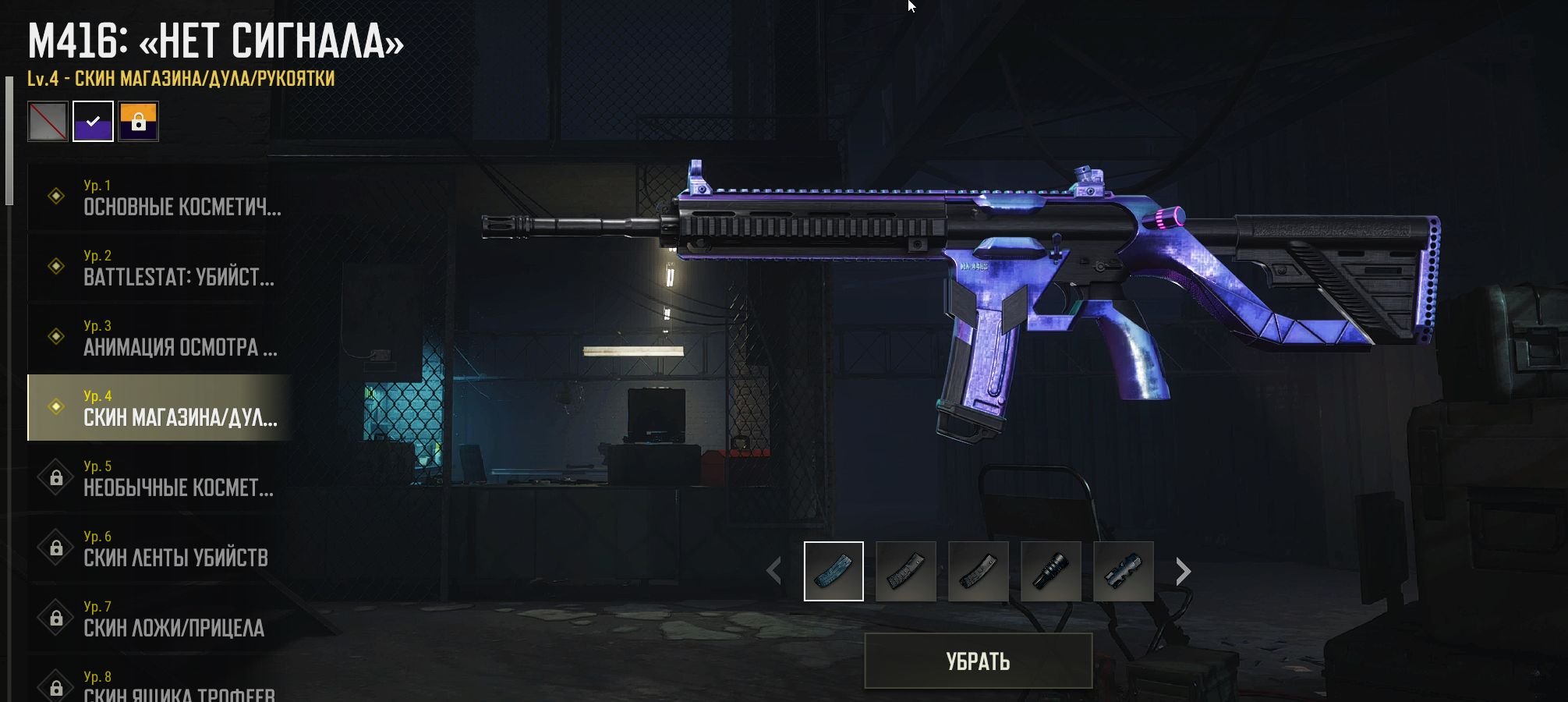Select the highlighted Ур. 4 Скин магазина row
Image resolution: width=1568 pixels, height=702 pixels.
160,407
